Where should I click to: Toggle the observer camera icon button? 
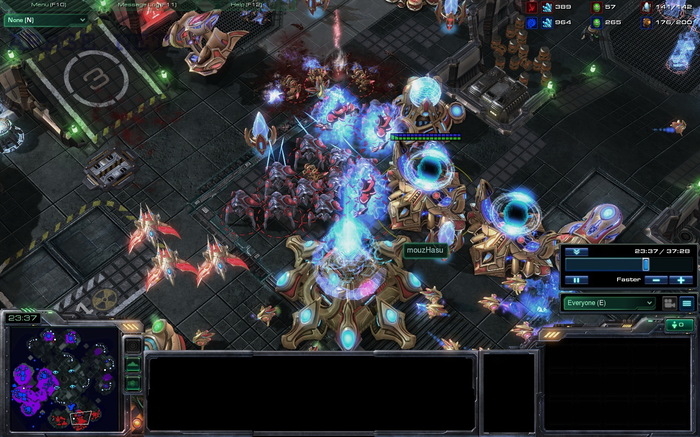click(669, 302)
